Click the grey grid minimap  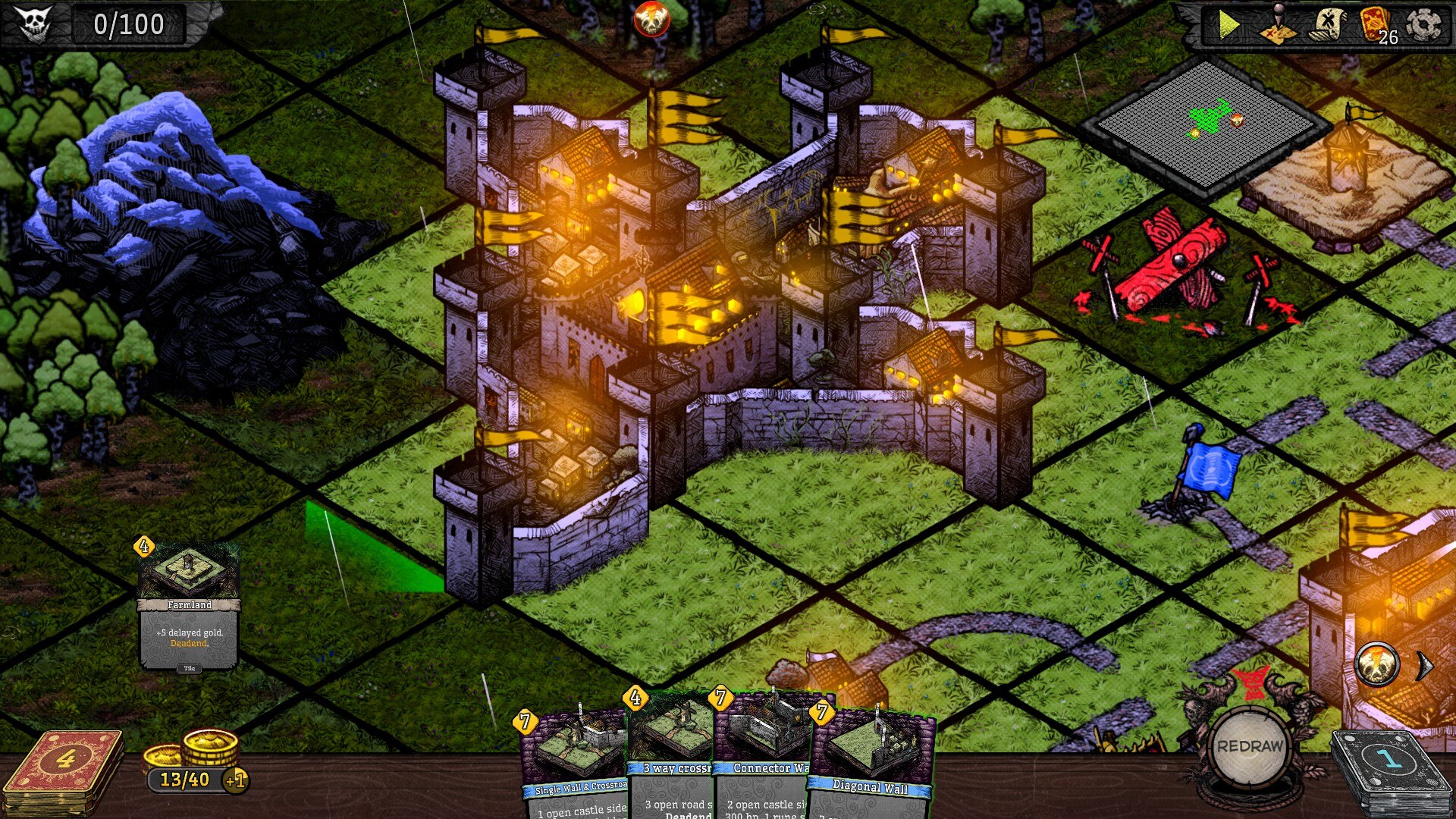[x=1206, y=125]
